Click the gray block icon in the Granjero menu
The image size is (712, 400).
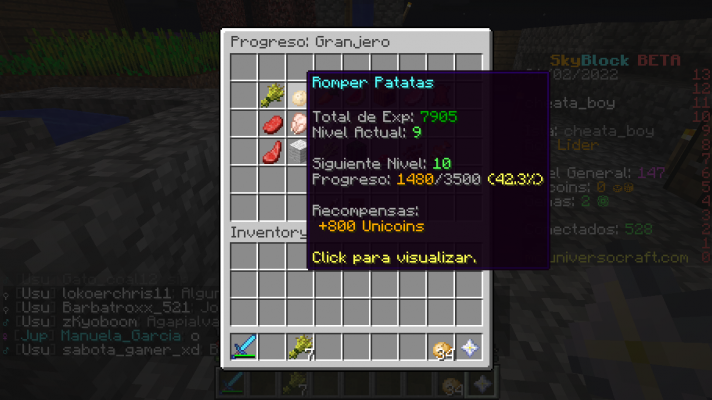pyautogui.click(x=298, y=152)
